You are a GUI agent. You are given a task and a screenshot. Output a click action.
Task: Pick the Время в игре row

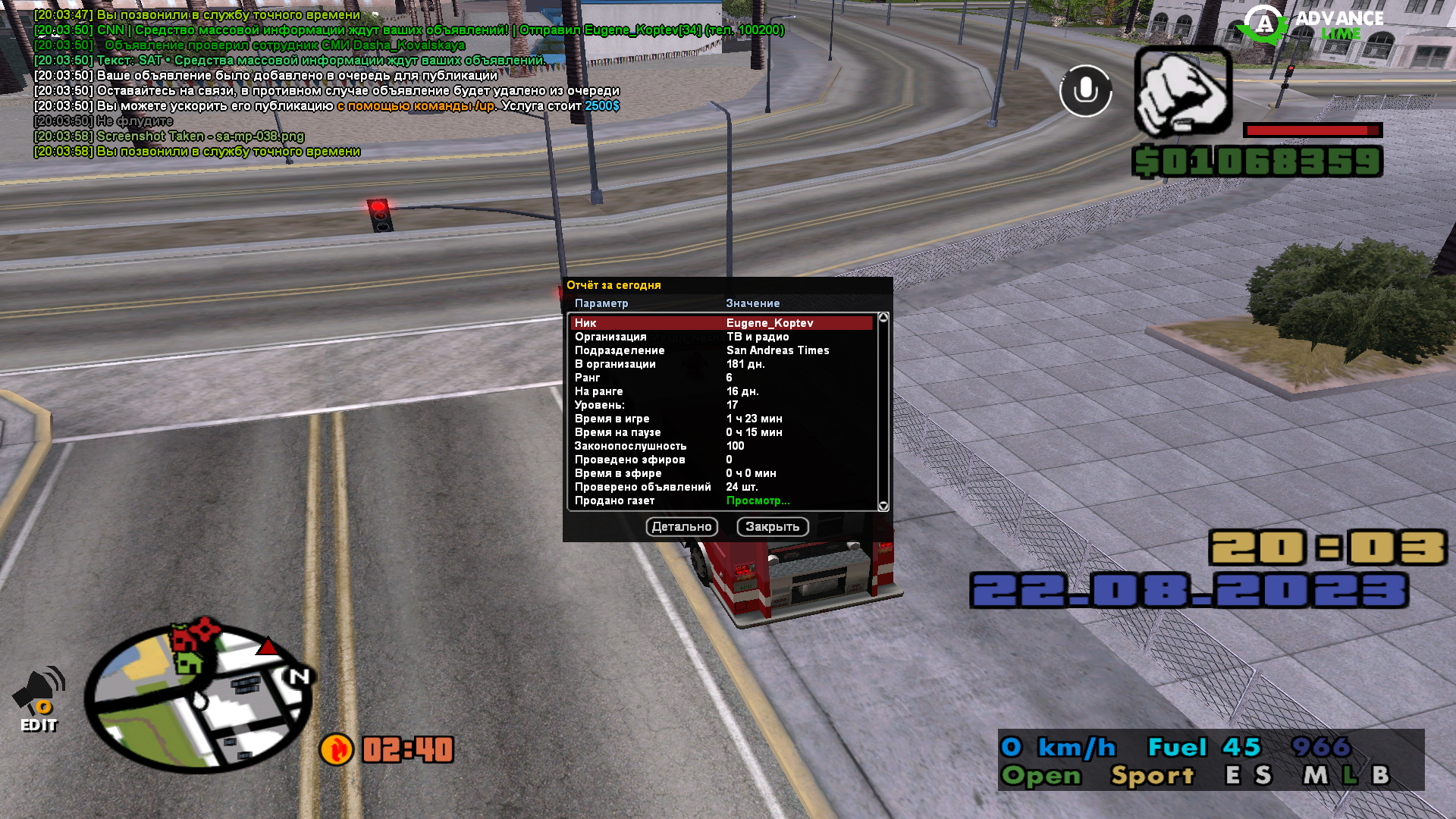[x=720, y=419]
